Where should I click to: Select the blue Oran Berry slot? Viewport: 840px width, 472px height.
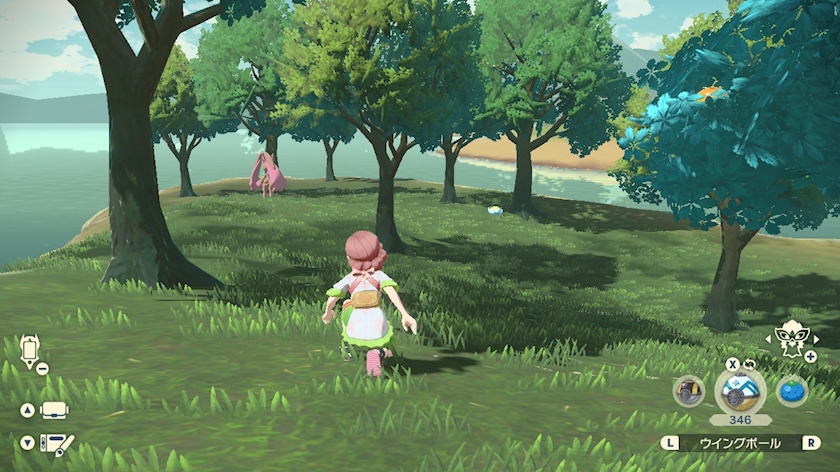792,391
